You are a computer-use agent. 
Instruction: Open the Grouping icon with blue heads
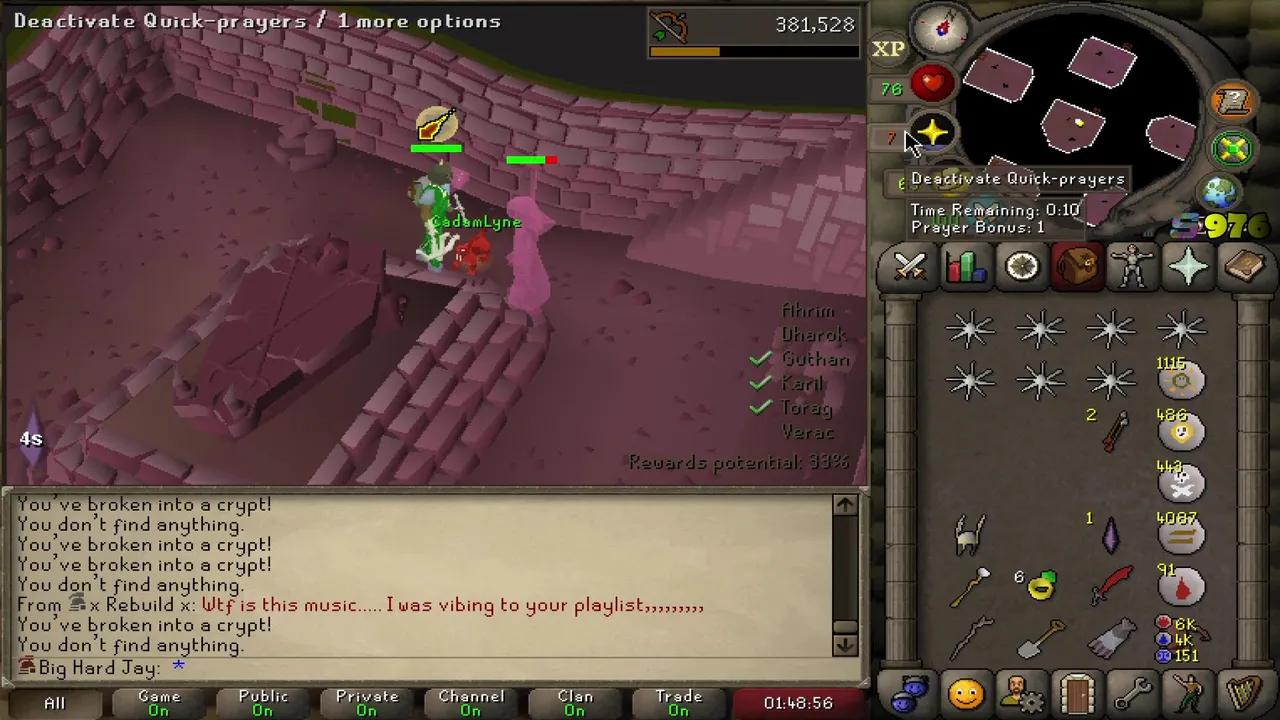coord(908,690)
